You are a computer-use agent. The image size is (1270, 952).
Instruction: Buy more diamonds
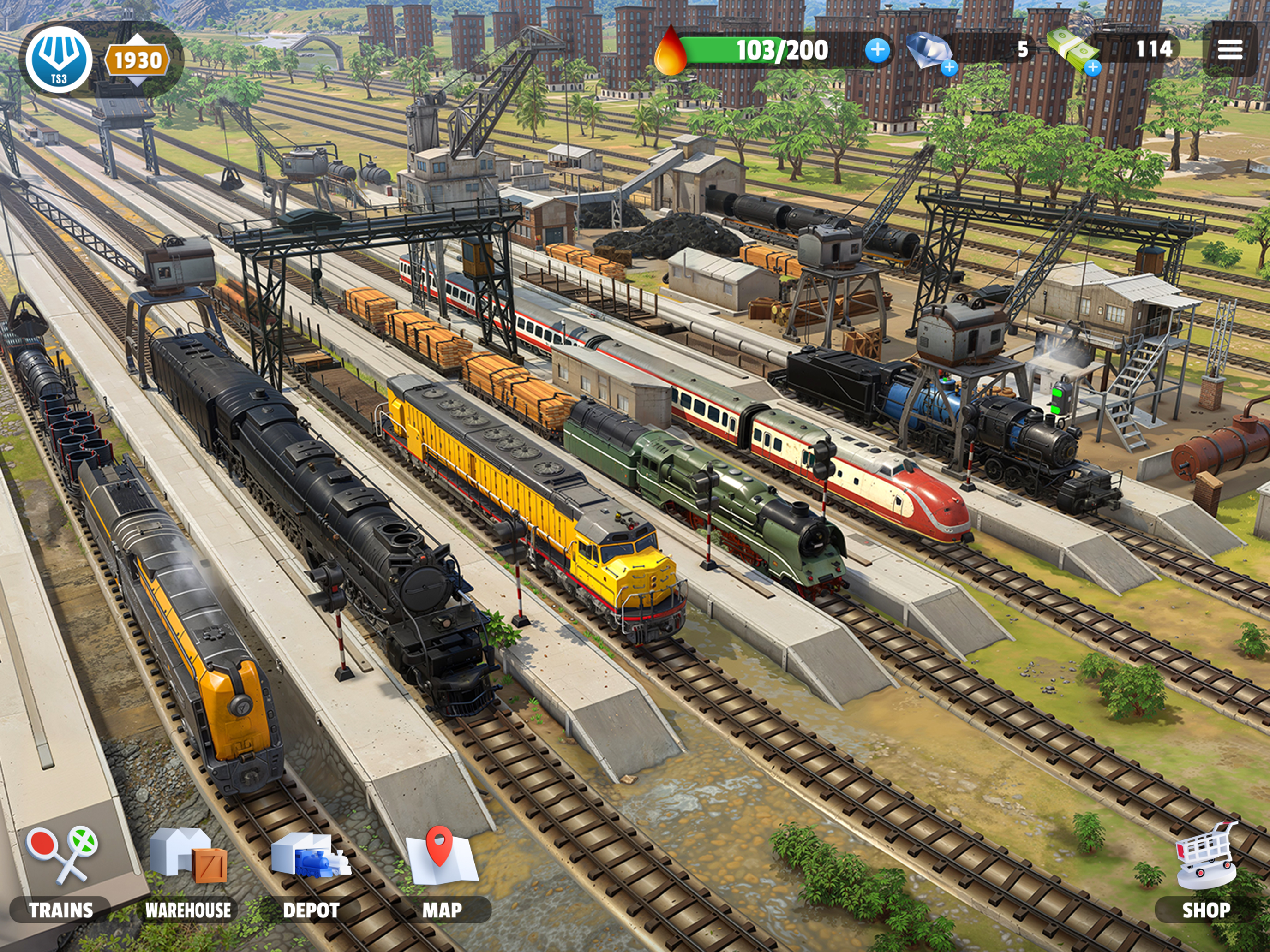pyautogui.click(x=949, y=68)
